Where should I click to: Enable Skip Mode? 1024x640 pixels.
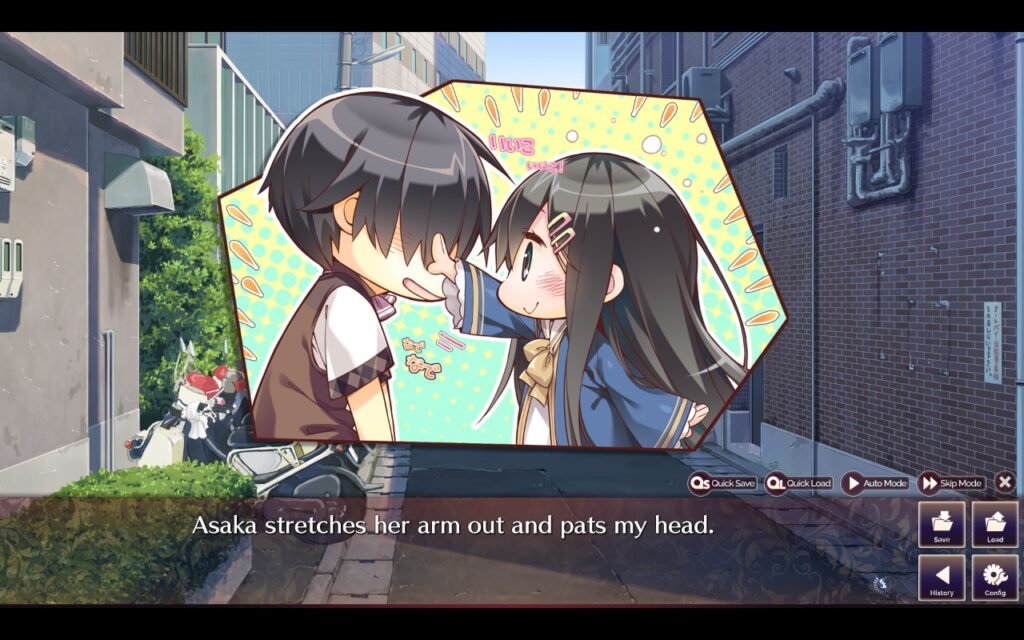click(x=951, y=483)
